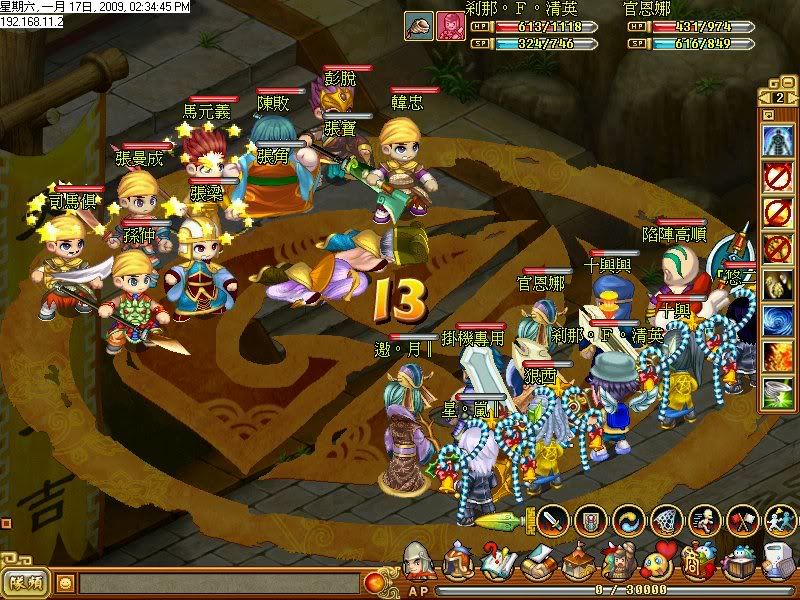Click the 隊頻 team channel button
The width and height of the screenshot is (800, 600).
pyautogui.click(x=26, y=582)
